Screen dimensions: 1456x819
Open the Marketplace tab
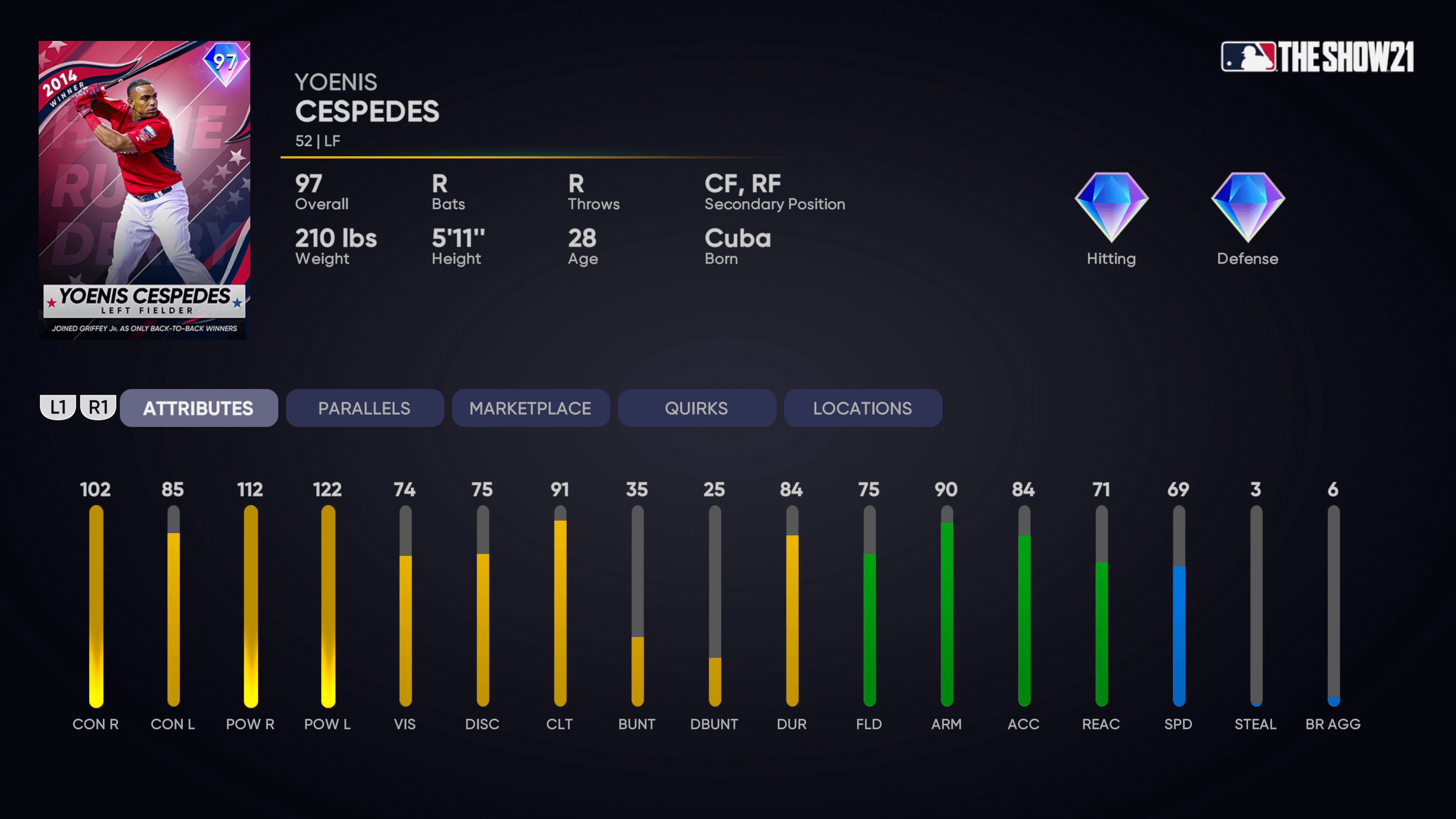coord(530,408)
